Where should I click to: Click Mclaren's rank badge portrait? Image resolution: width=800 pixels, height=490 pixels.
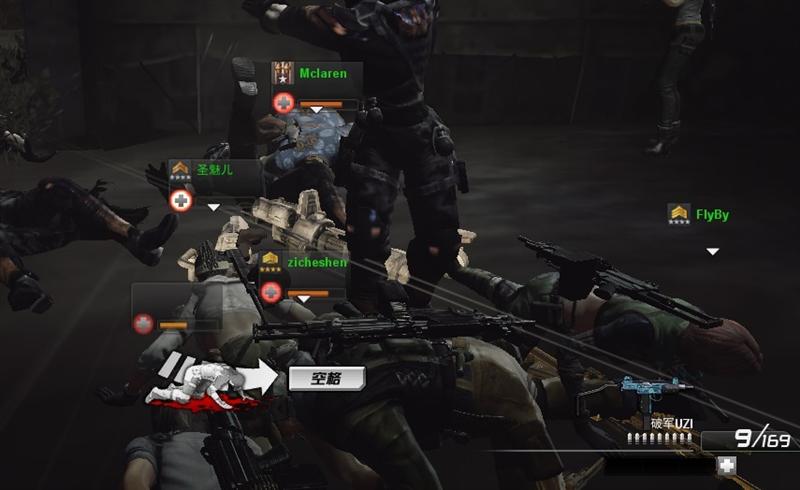click(283, 74)
